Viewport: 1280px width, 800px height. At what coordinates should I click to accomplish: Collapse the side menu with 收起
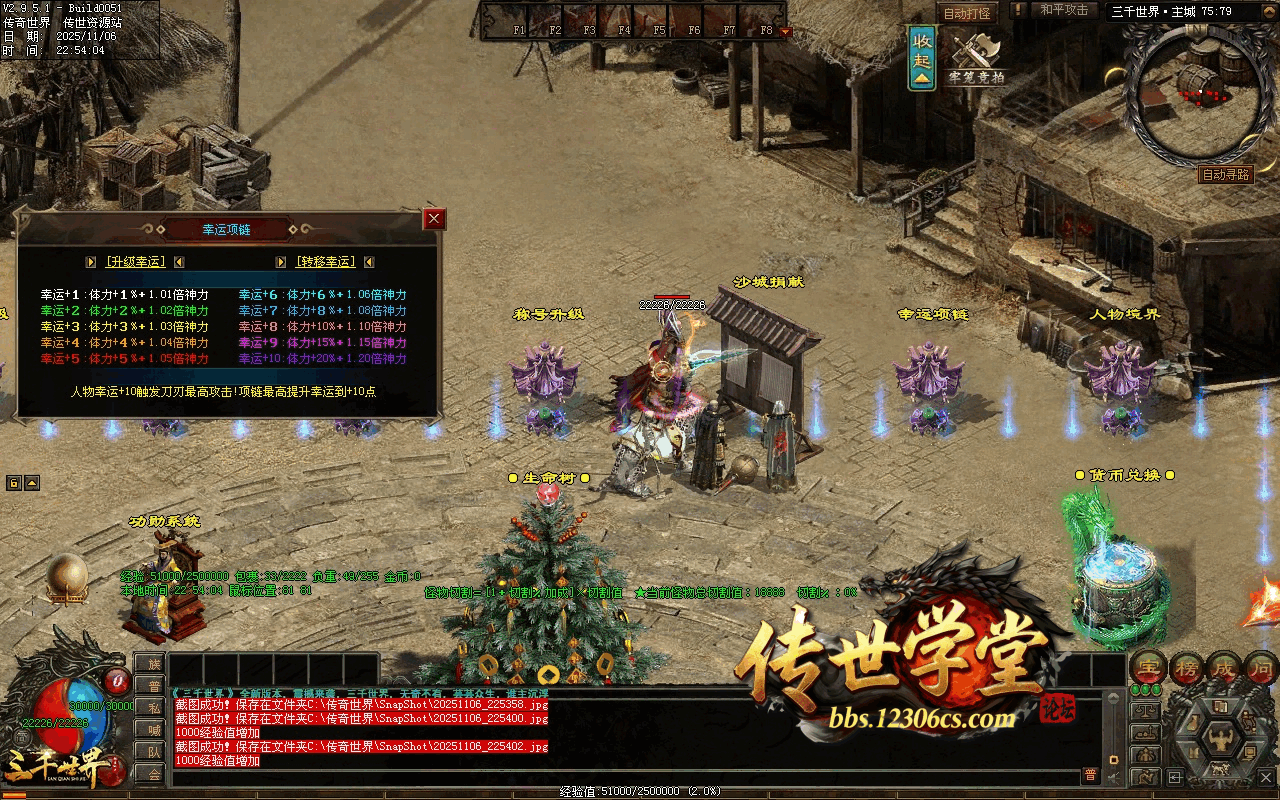[x=922, y=56]
